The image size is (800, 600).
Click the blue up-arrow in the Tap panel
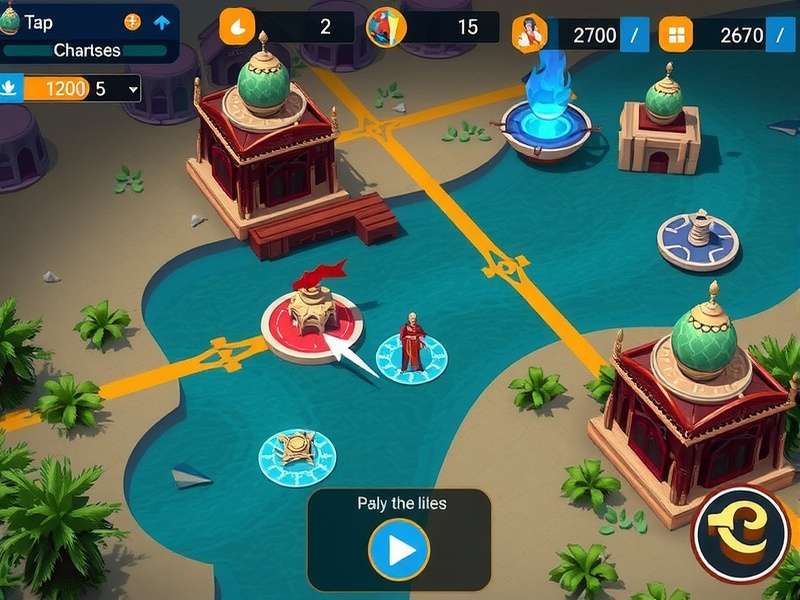161,22
